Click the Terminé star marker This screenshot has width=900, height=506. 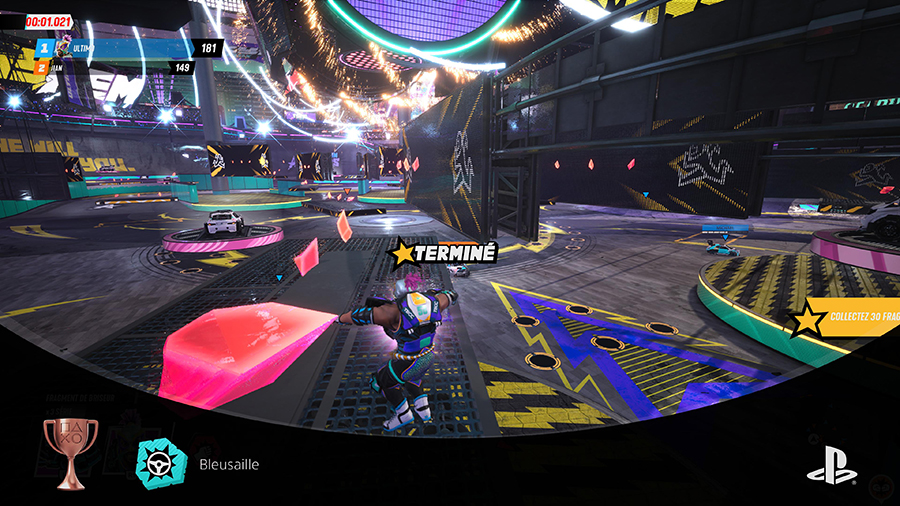point(404,253)
